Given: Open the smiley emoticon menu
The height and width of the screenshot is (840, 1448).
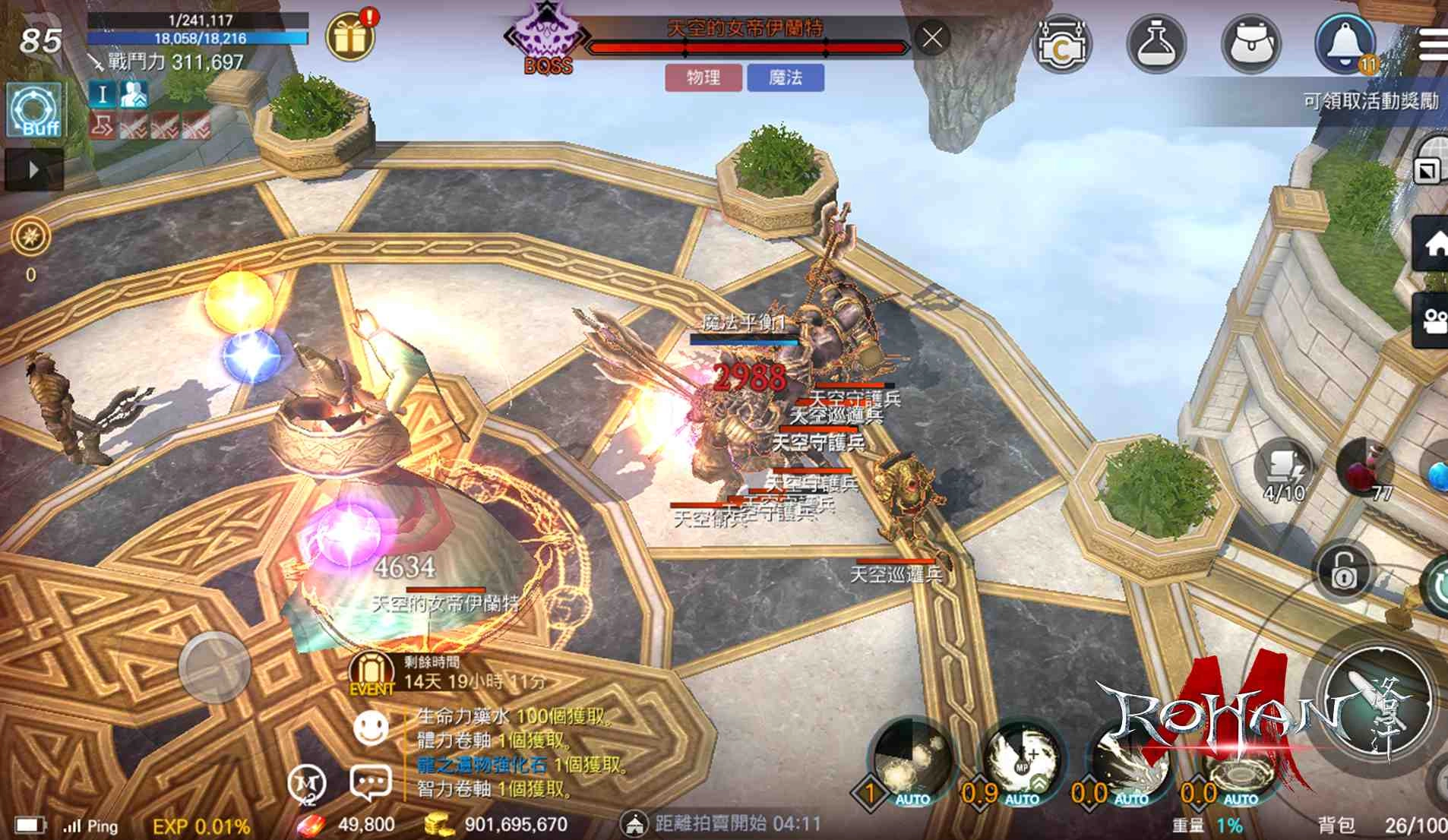Looking at the screenshot, I should coord(371,728).
